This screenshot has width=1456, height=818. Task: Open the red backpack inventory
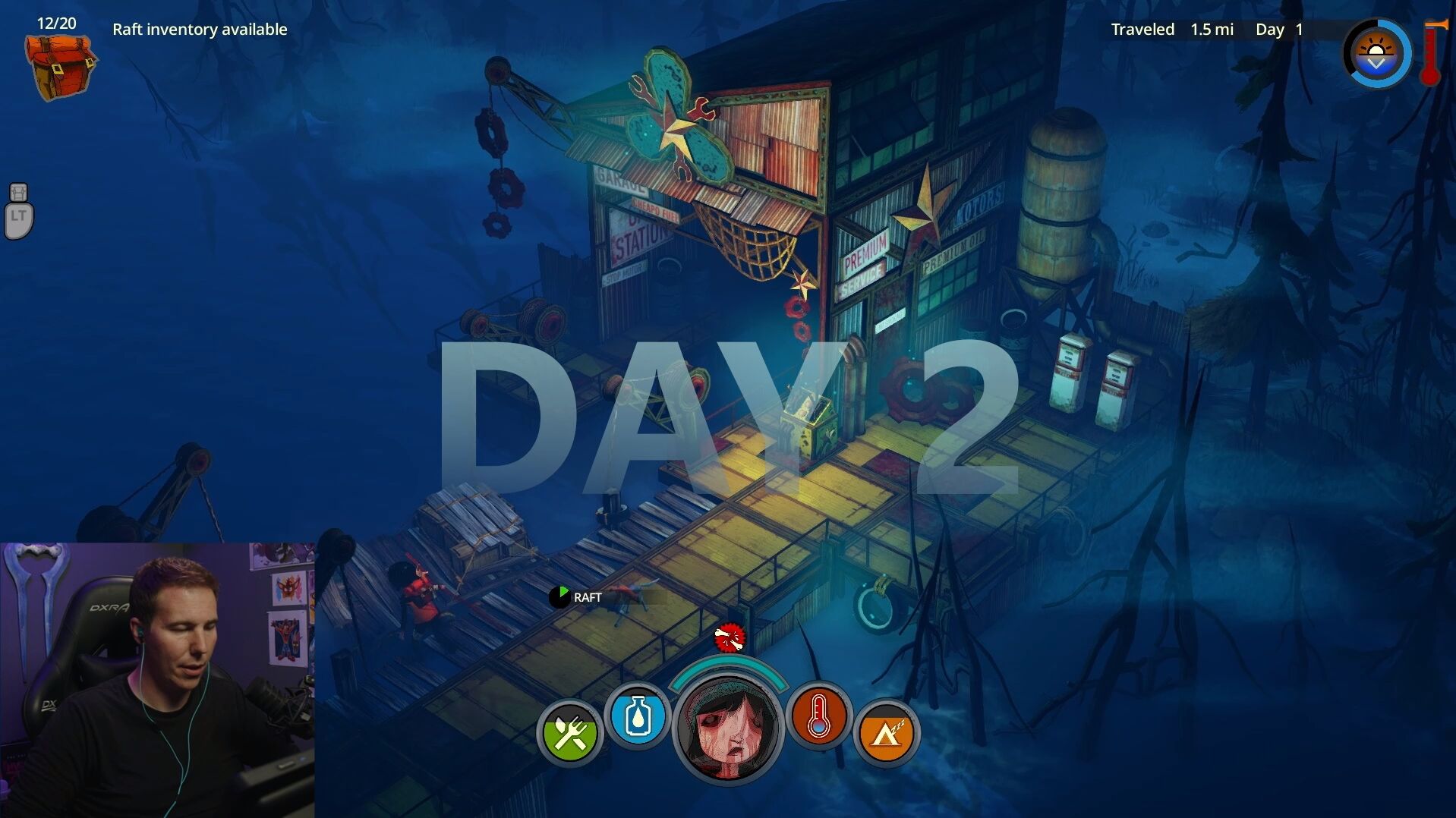click(61, 67)
